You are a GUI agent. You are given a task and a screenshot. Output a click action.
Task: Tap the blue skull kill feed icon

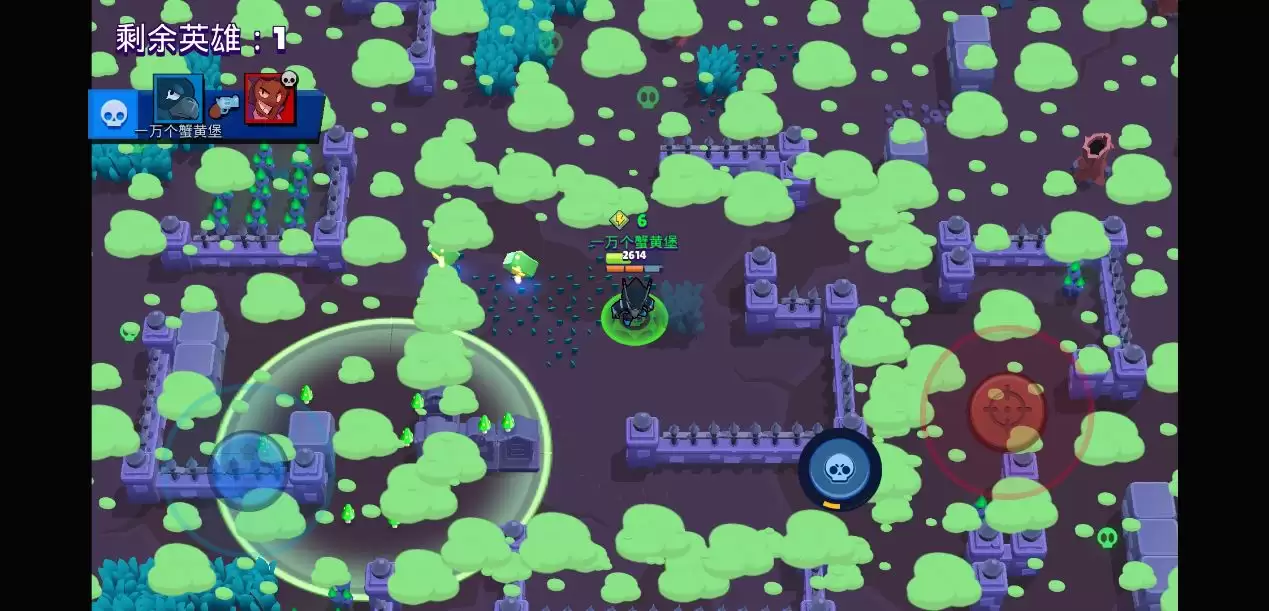[113, 114]
